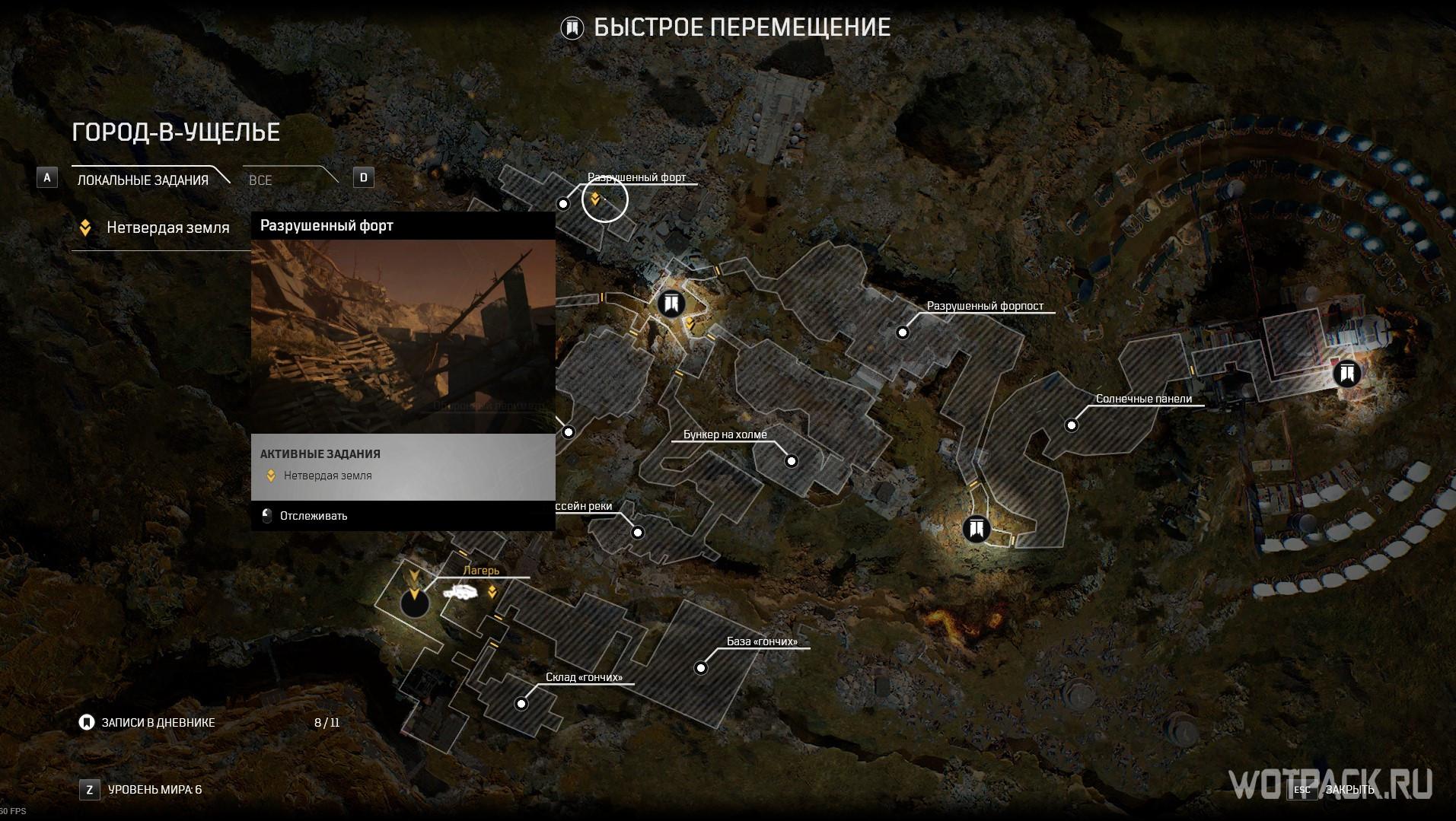This screenshot has width=1456, height=821.
Task: Choose the Разрушенный форпост location marker
Action: tap(903, 333)
